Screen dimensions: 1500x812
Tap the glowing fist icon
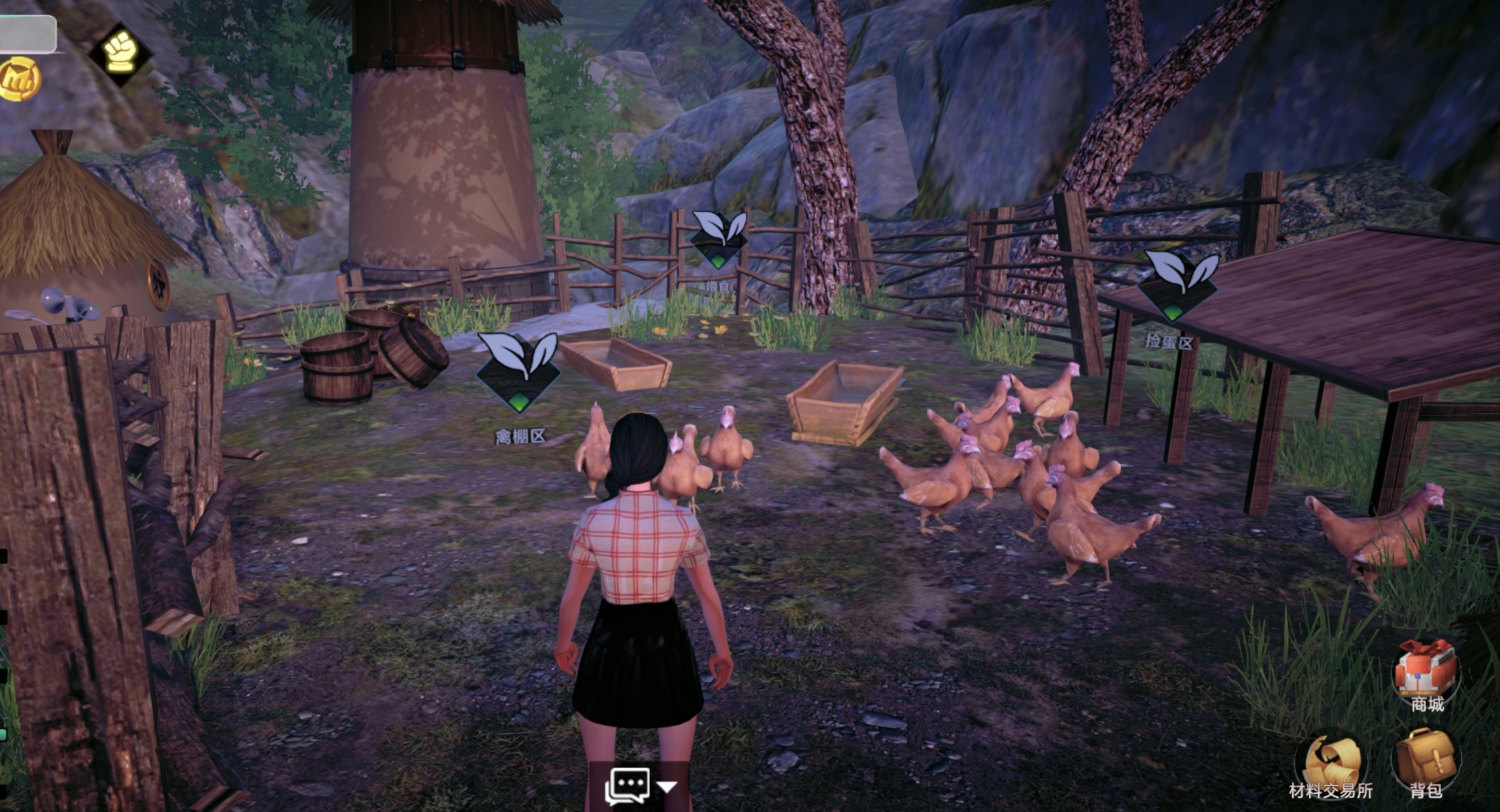click(x=120, y=52)
